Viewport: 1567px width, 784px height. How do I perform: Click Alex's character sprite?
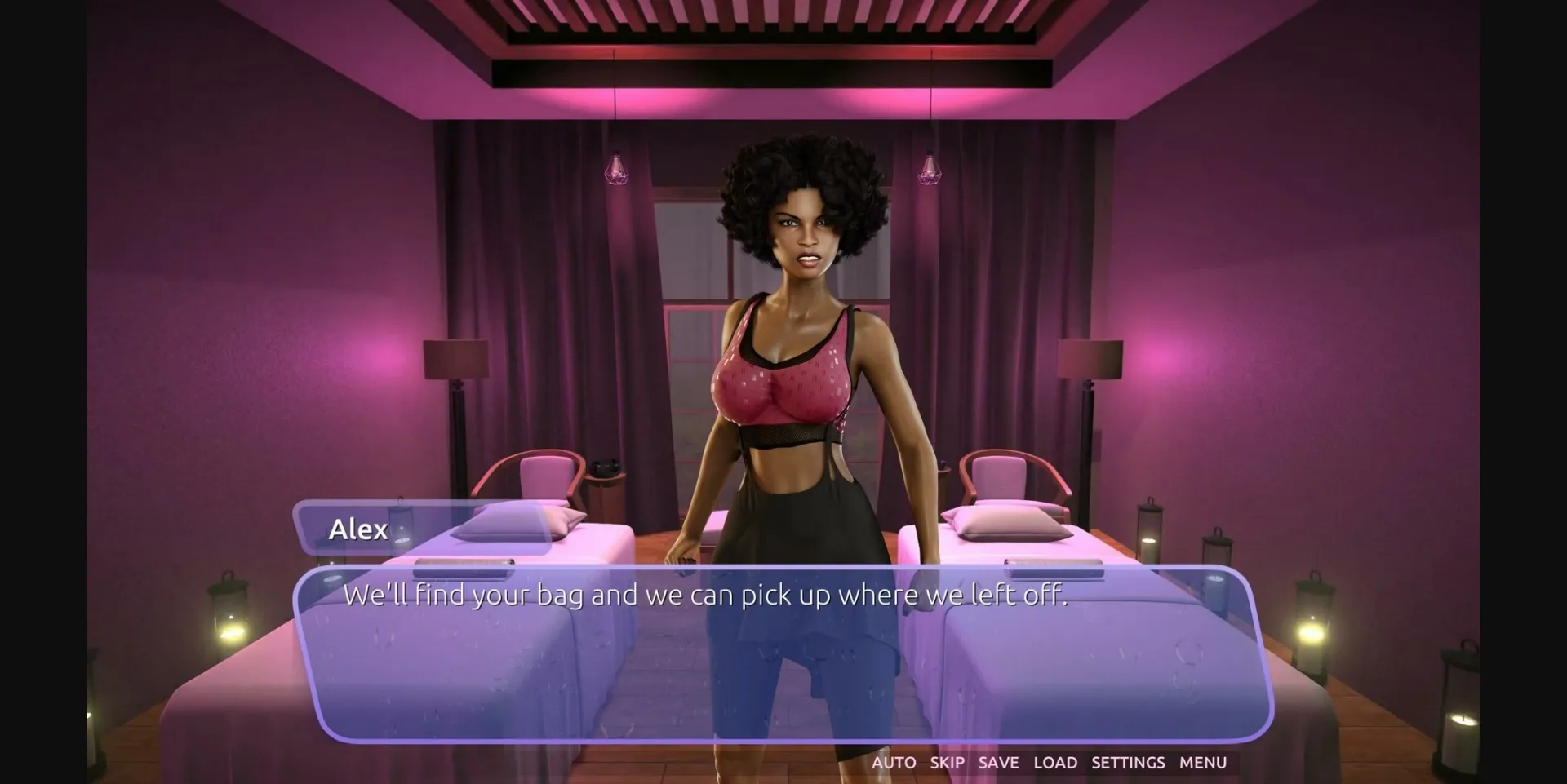(x=796, y=367)
